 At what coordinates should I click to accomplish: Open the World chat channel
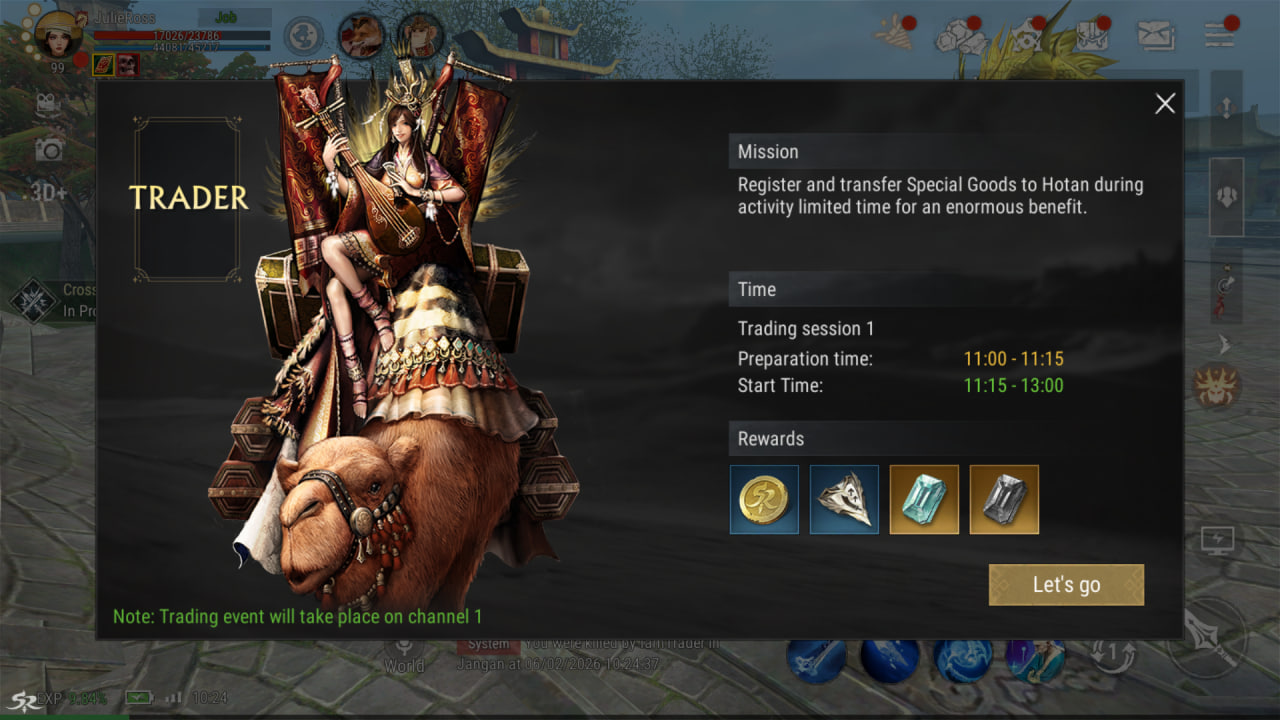tap(404, 655)
